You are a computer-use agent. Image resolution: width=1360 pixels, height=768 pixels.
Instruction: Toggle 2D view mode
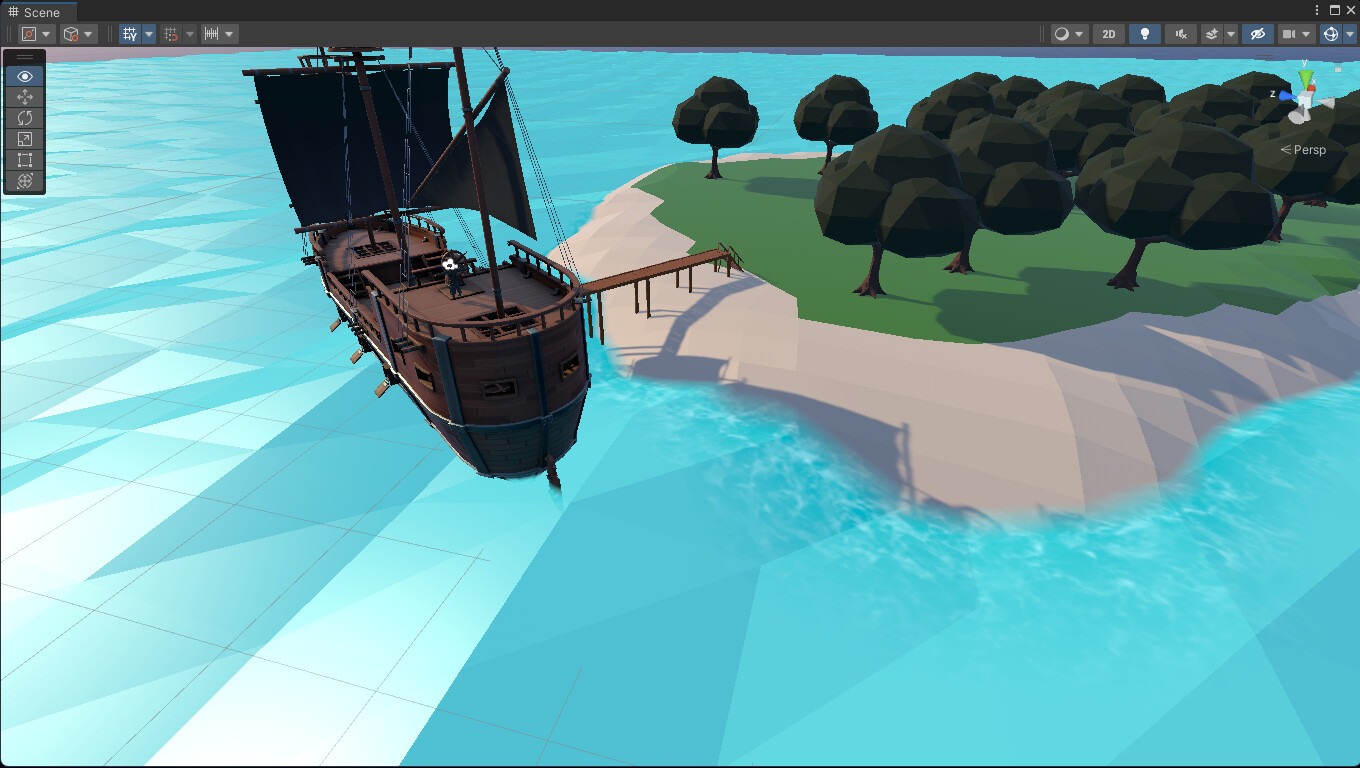[x=1108, y=34]
